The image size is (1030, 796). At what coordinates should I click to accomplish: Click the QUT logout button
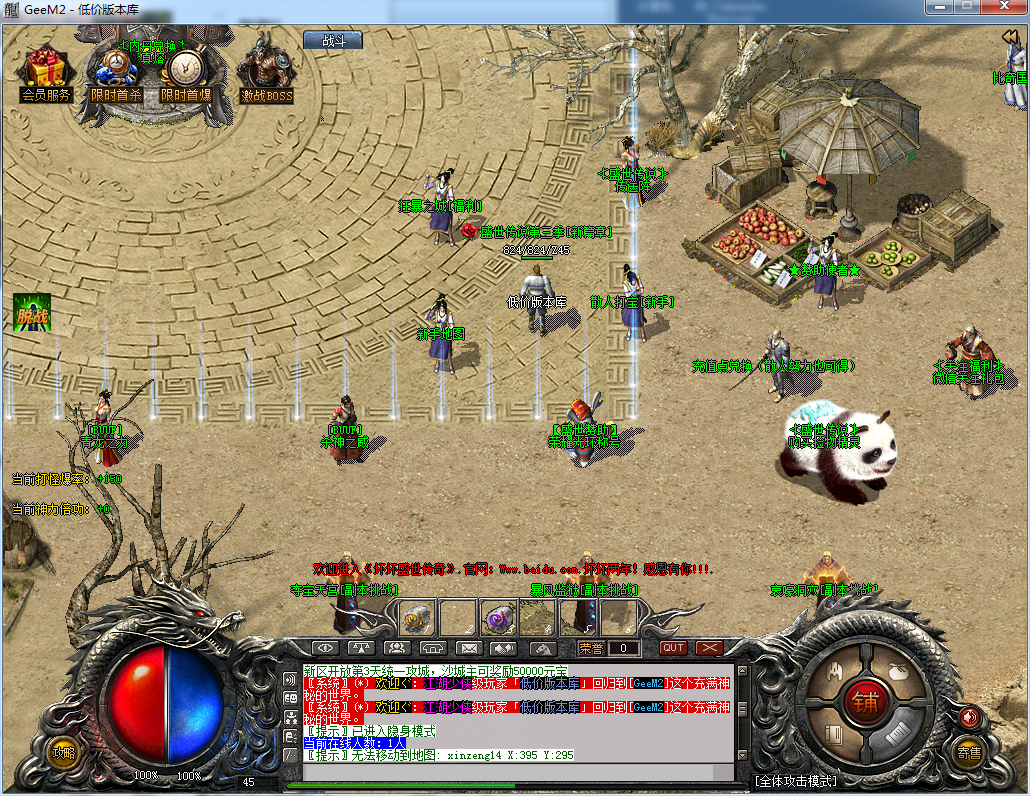(x=673, y=648)
